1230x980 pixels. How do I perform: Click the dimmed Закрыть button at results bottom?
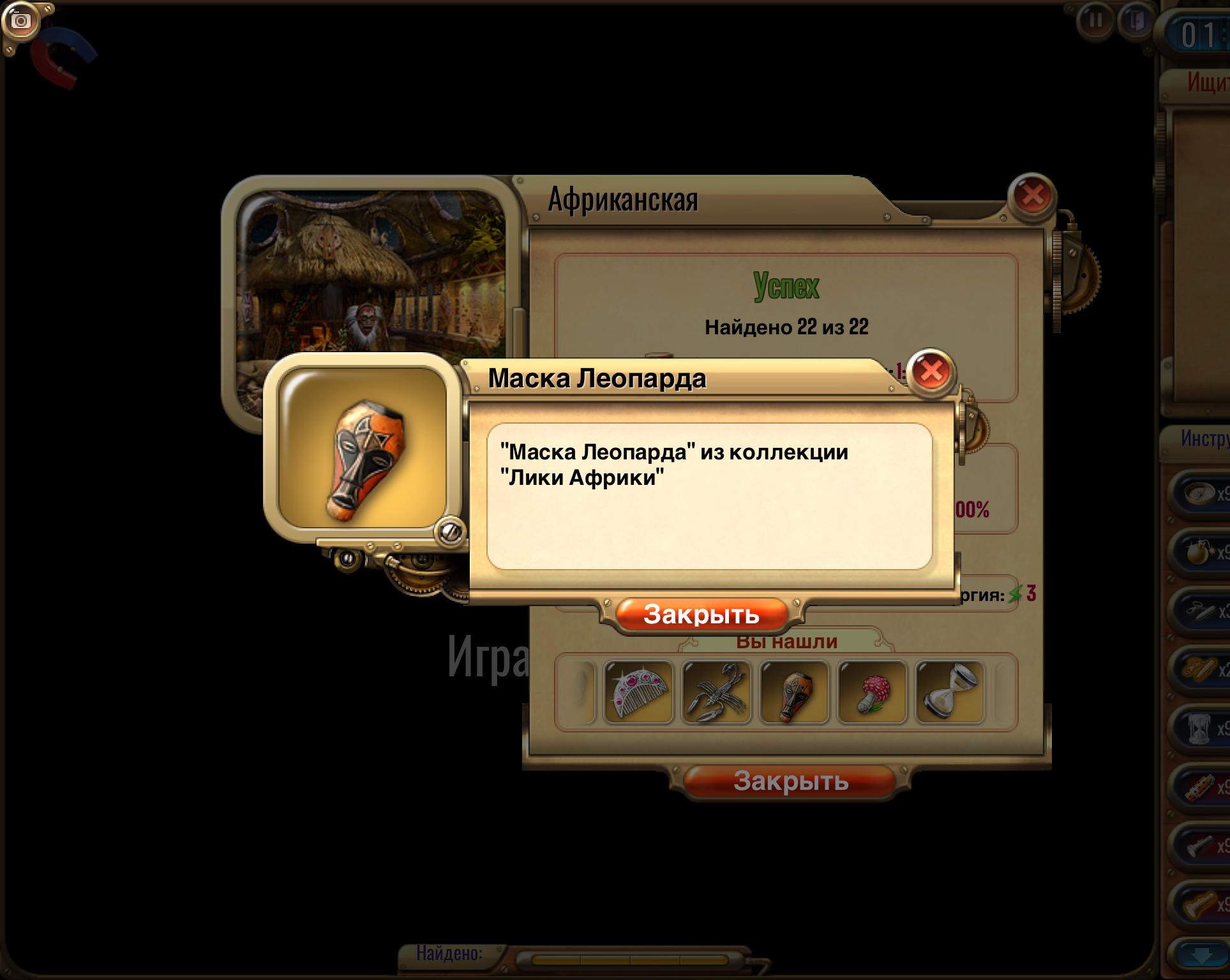coord(790,782)
